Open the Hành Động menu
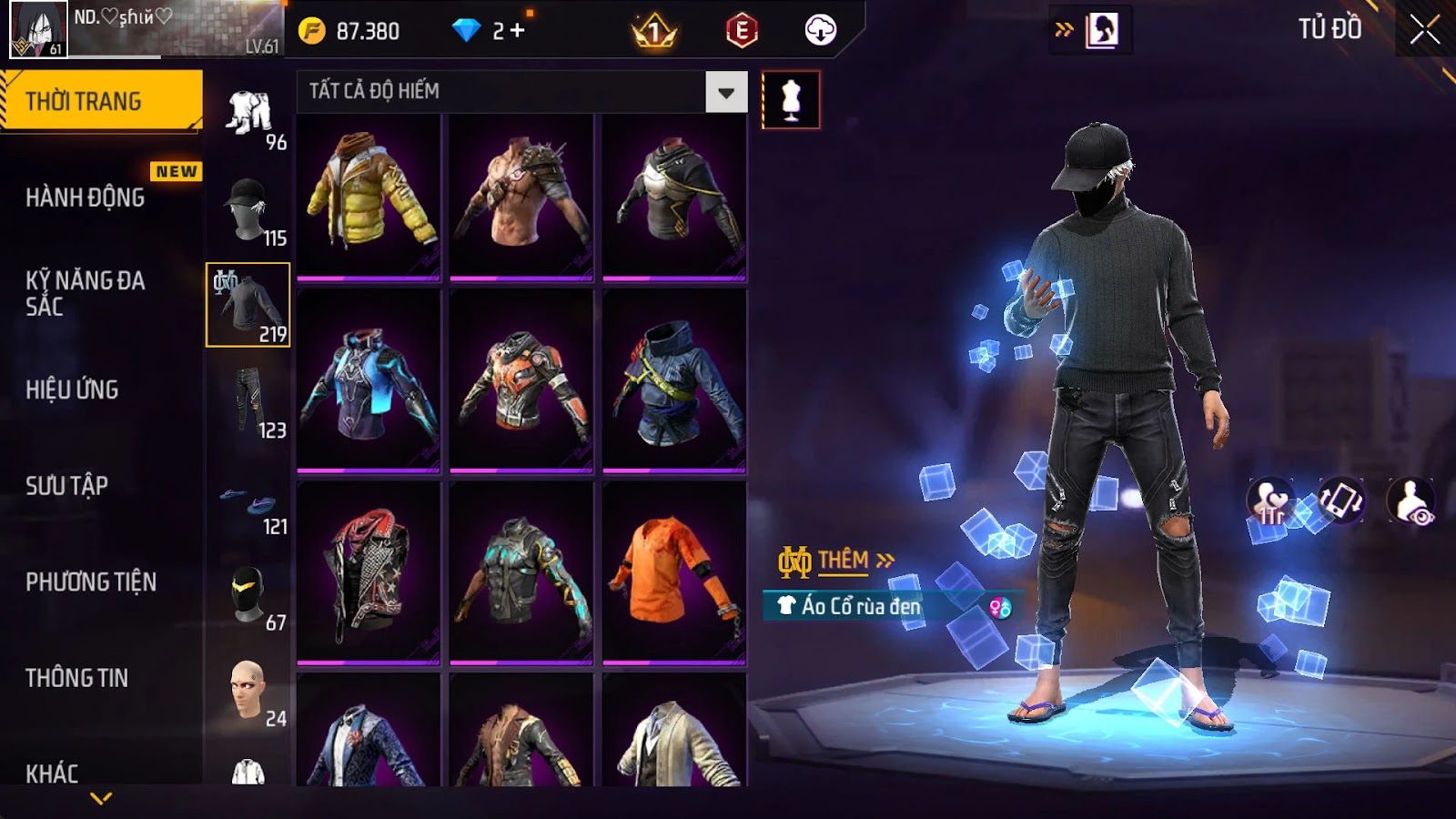The height and width of the screenshot is (819, 1456). 86,197
